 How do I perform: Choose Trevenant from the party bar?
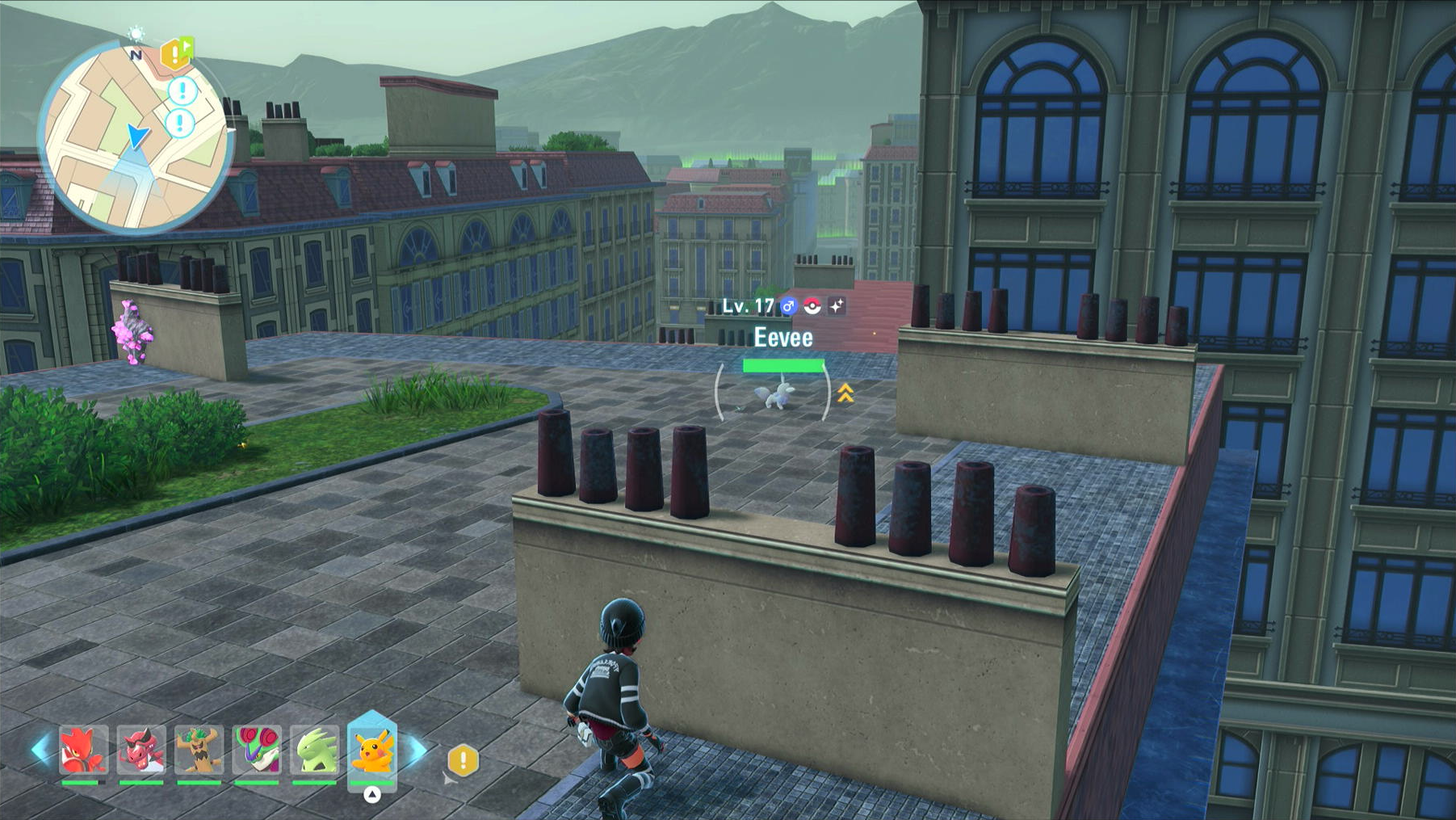click(x=199, y=750)
